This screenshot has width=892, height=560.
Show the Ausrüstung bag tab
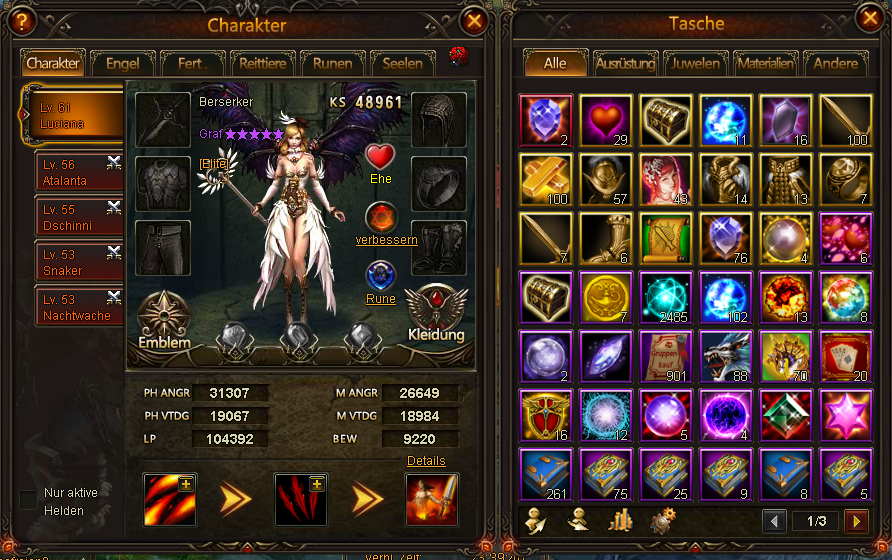(x=625, y=63)
